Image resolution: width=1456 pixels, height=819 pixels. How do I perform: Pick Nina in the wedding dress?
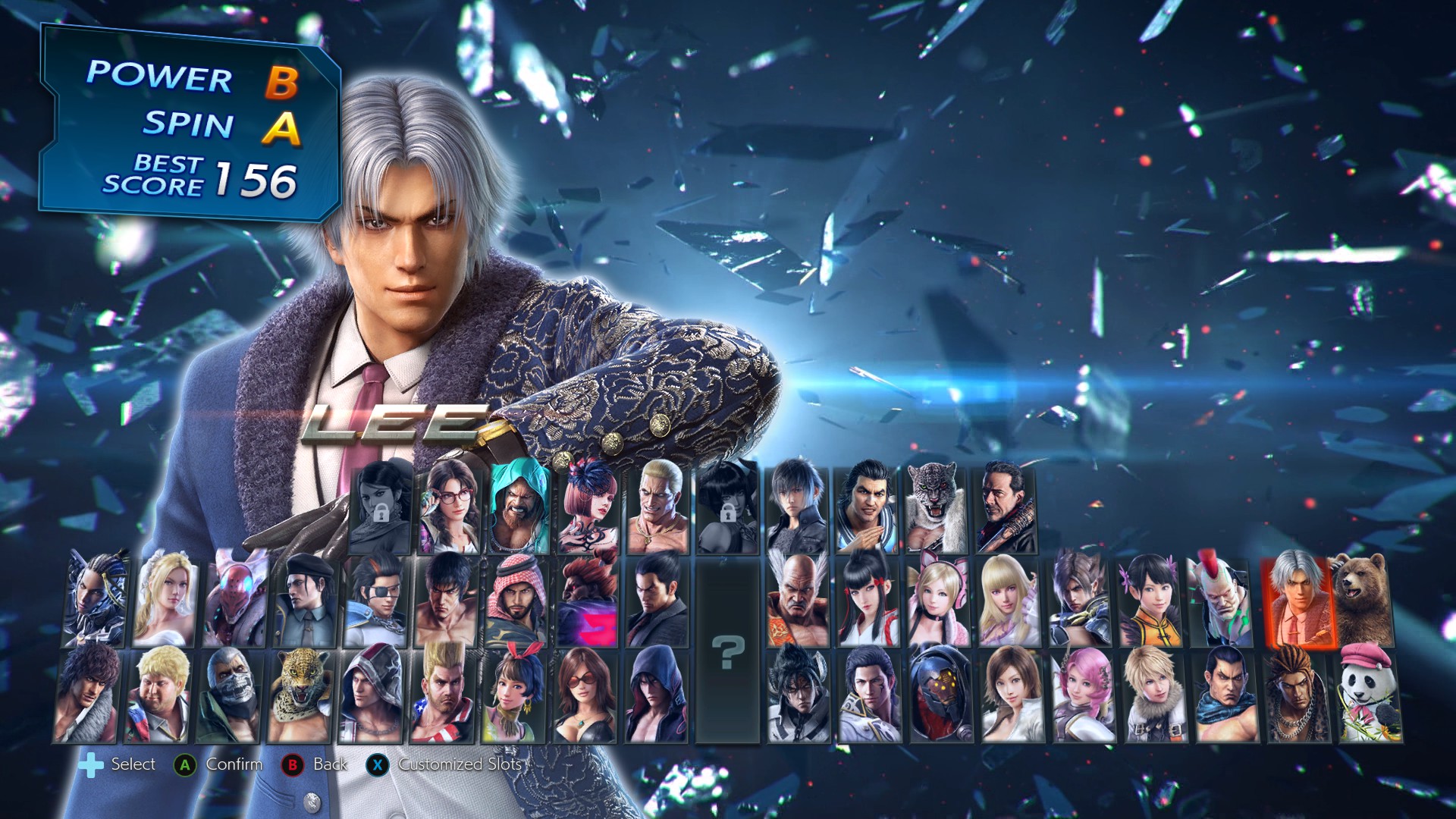(165, 601)
